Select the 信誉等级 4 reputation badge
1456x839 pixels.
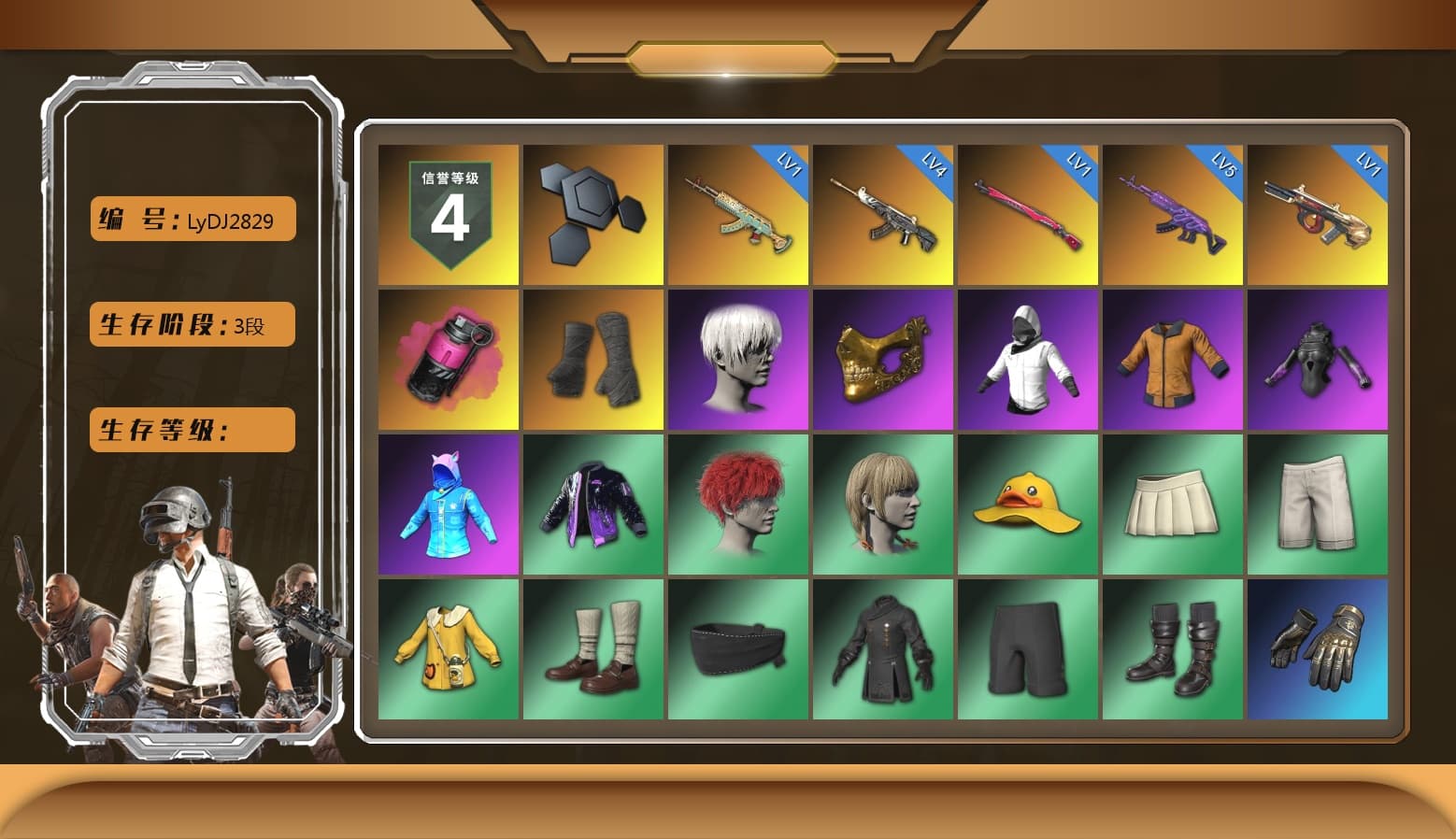(446, 215)
